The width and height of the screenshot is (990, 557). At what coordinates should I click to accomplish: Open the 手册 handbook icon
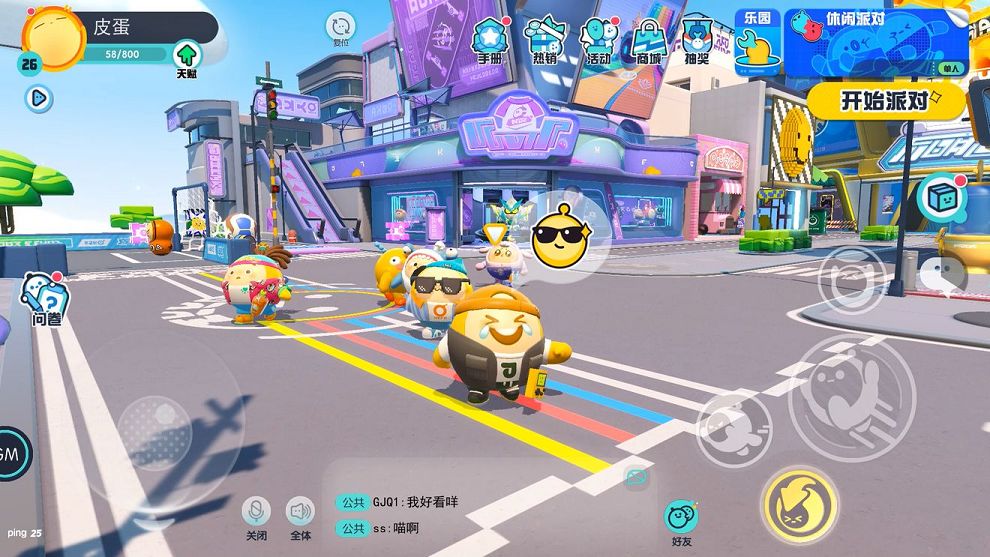pos(489,39)
